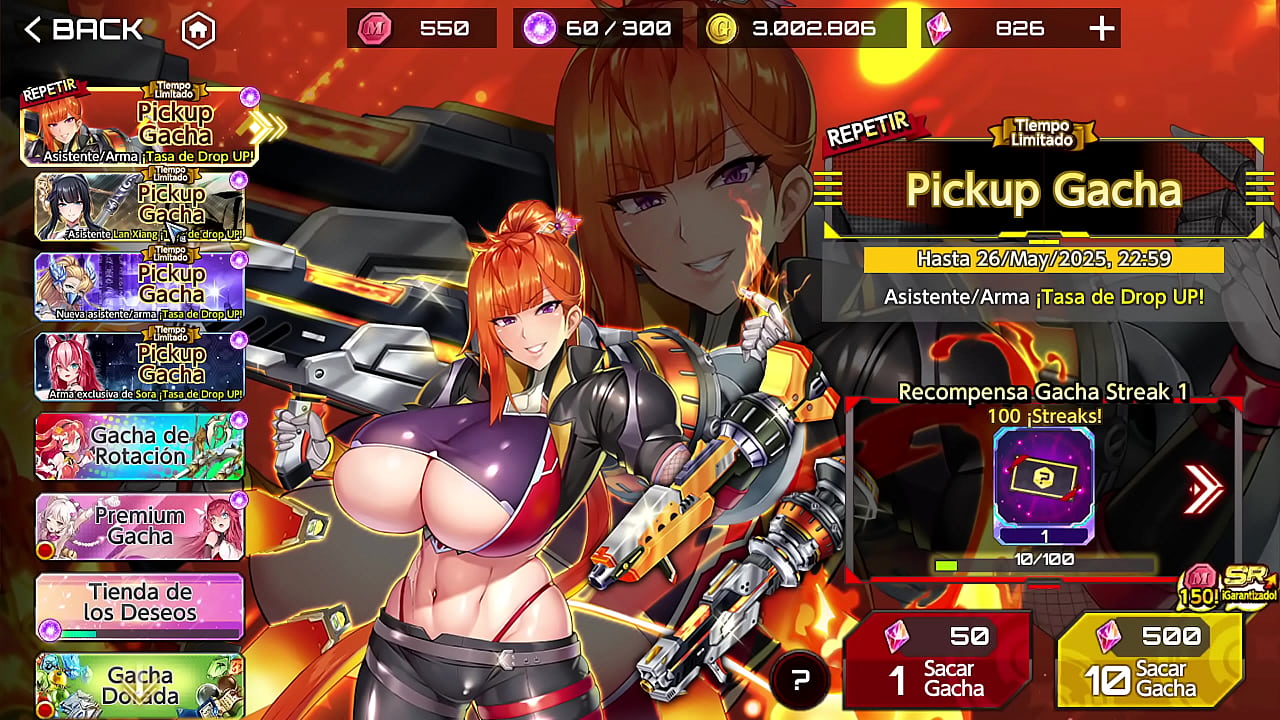Select the Lan Xiang Pickup Gacha banner
This screenshot has height=720, width=1280.
click(x=140, y=207)
